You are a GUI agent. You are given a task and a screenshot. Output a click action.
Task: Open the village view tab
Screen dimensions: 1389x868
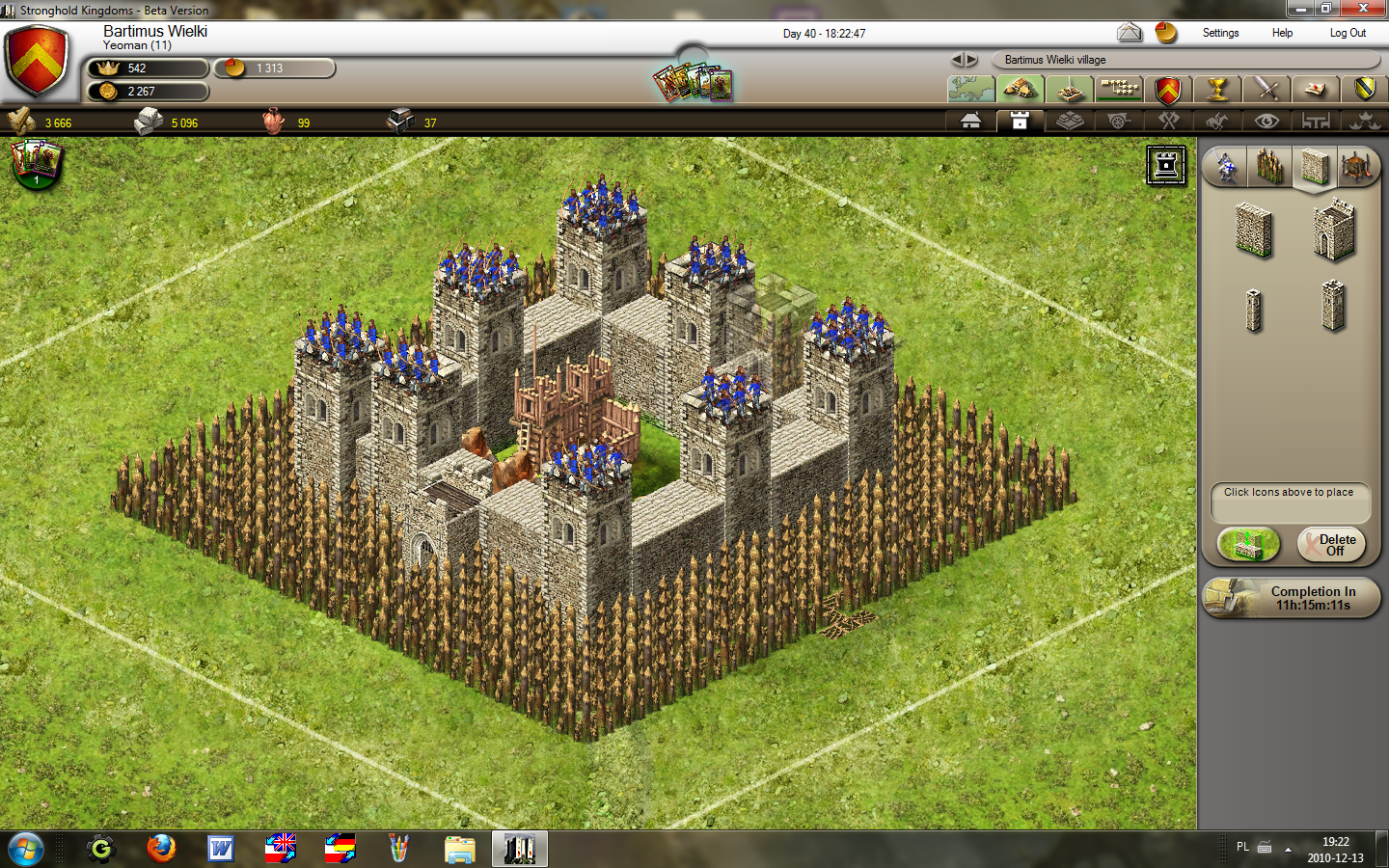pos(1021,90)
